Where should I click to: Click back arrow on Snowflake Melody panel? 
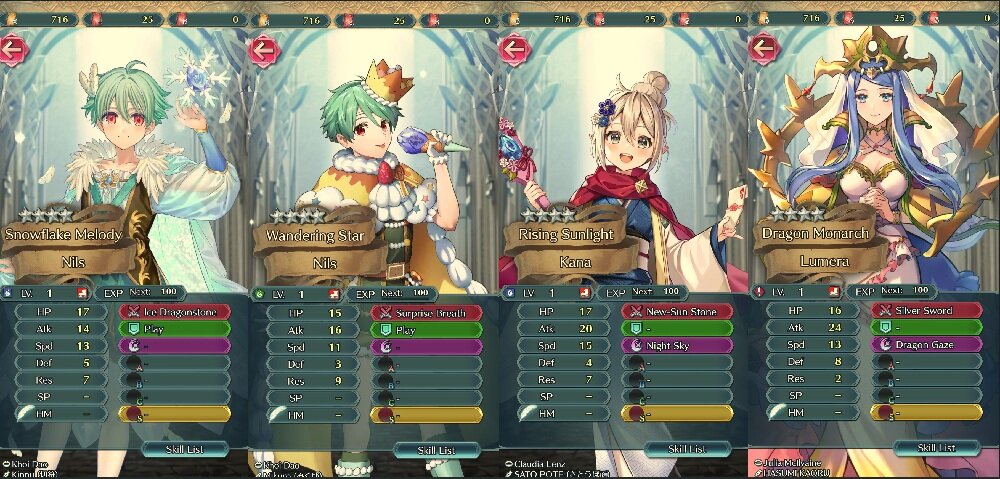click(12, 48)
